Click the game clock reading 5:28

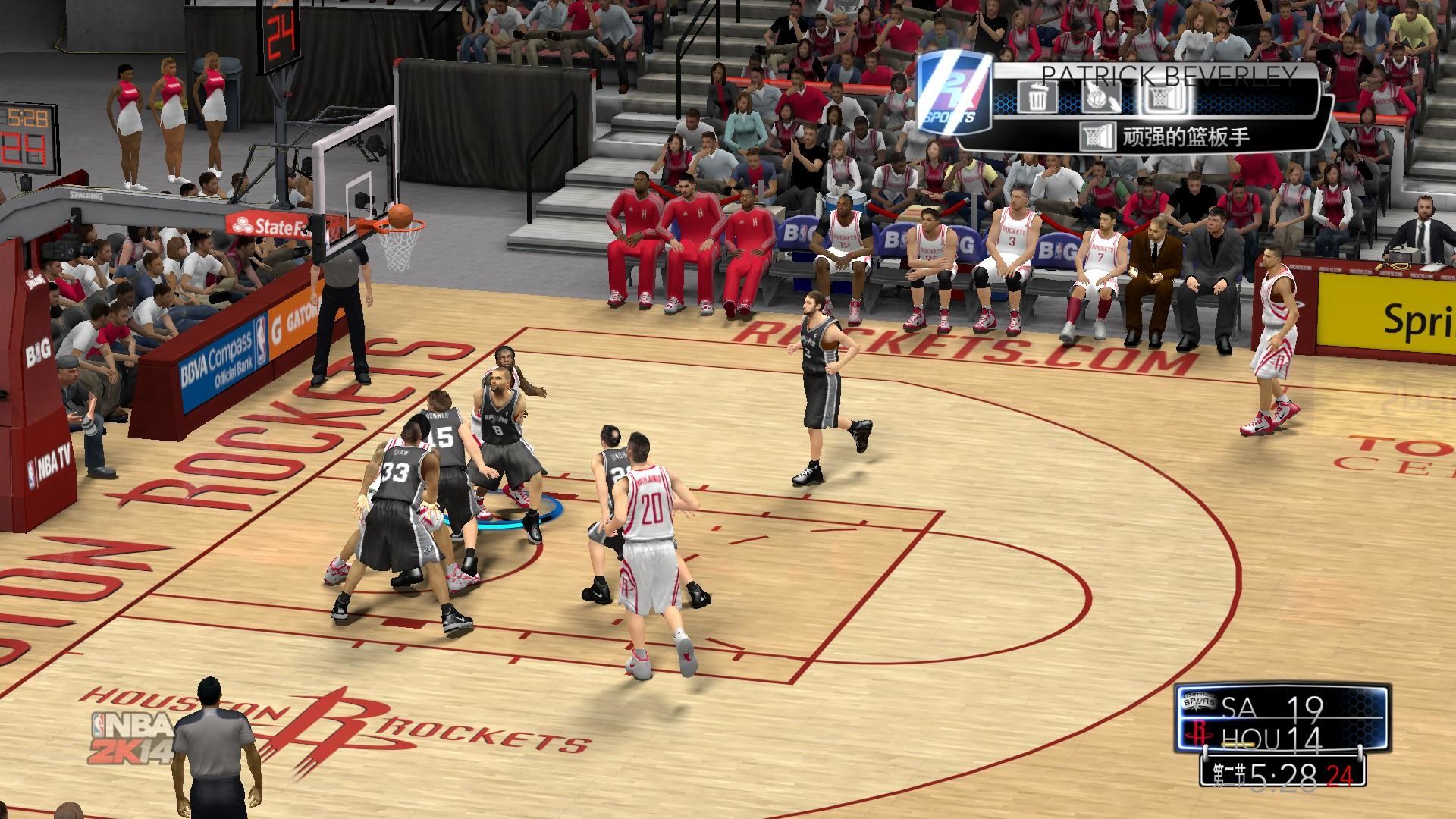pos(1284,776)
